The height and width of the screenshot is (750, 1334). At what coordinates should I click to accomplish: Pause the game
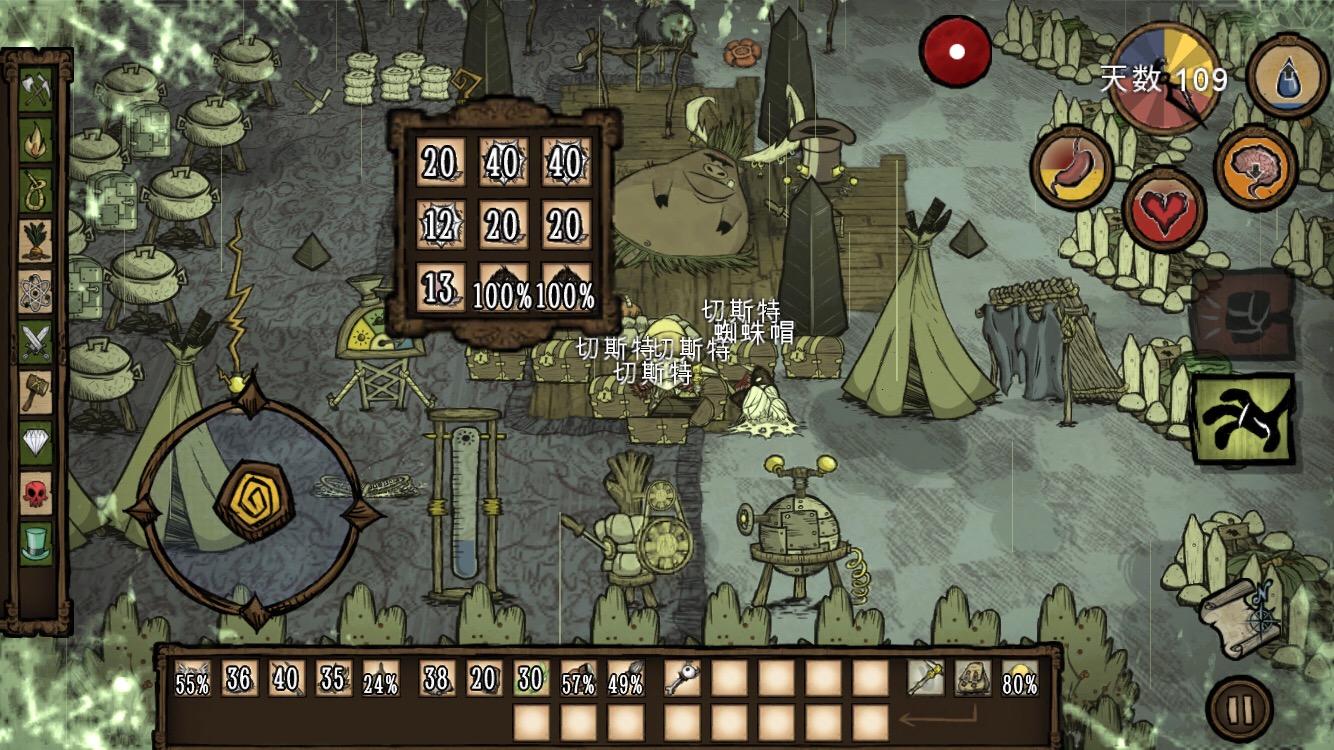1240,709
